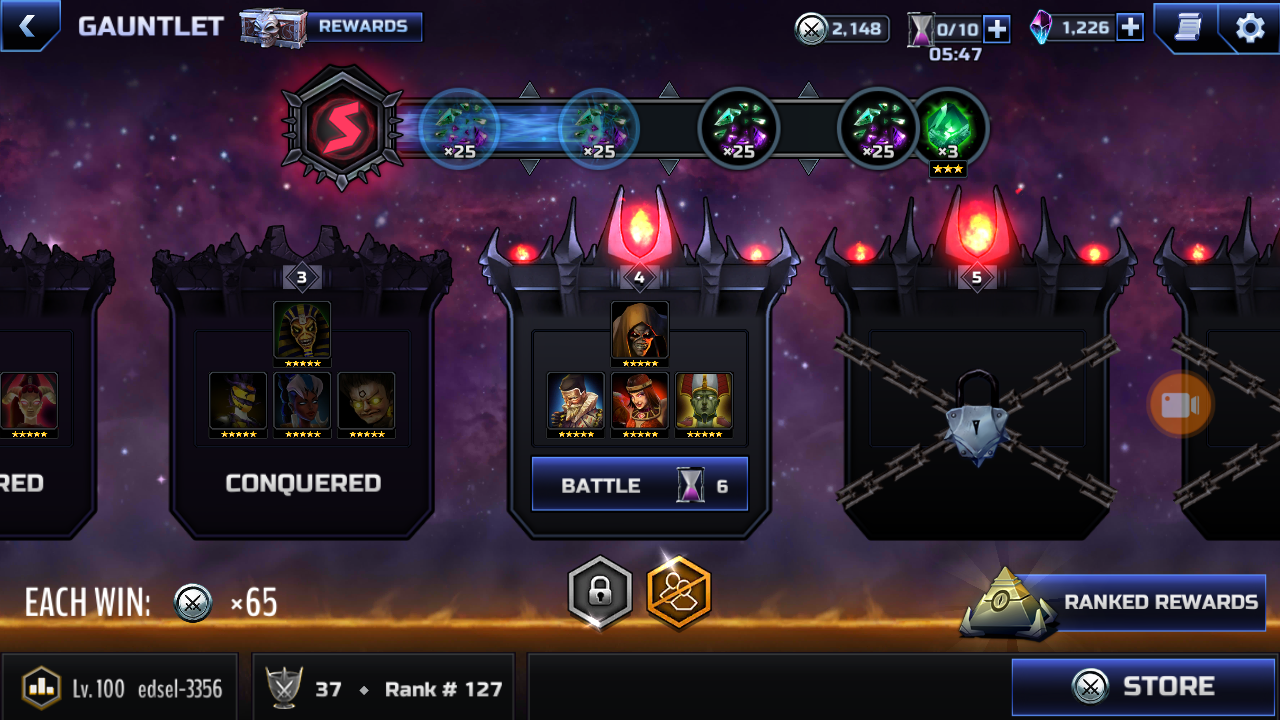Go back with the arrow button
Screen dimensions: 1280x720
click(x=27, y=26)
